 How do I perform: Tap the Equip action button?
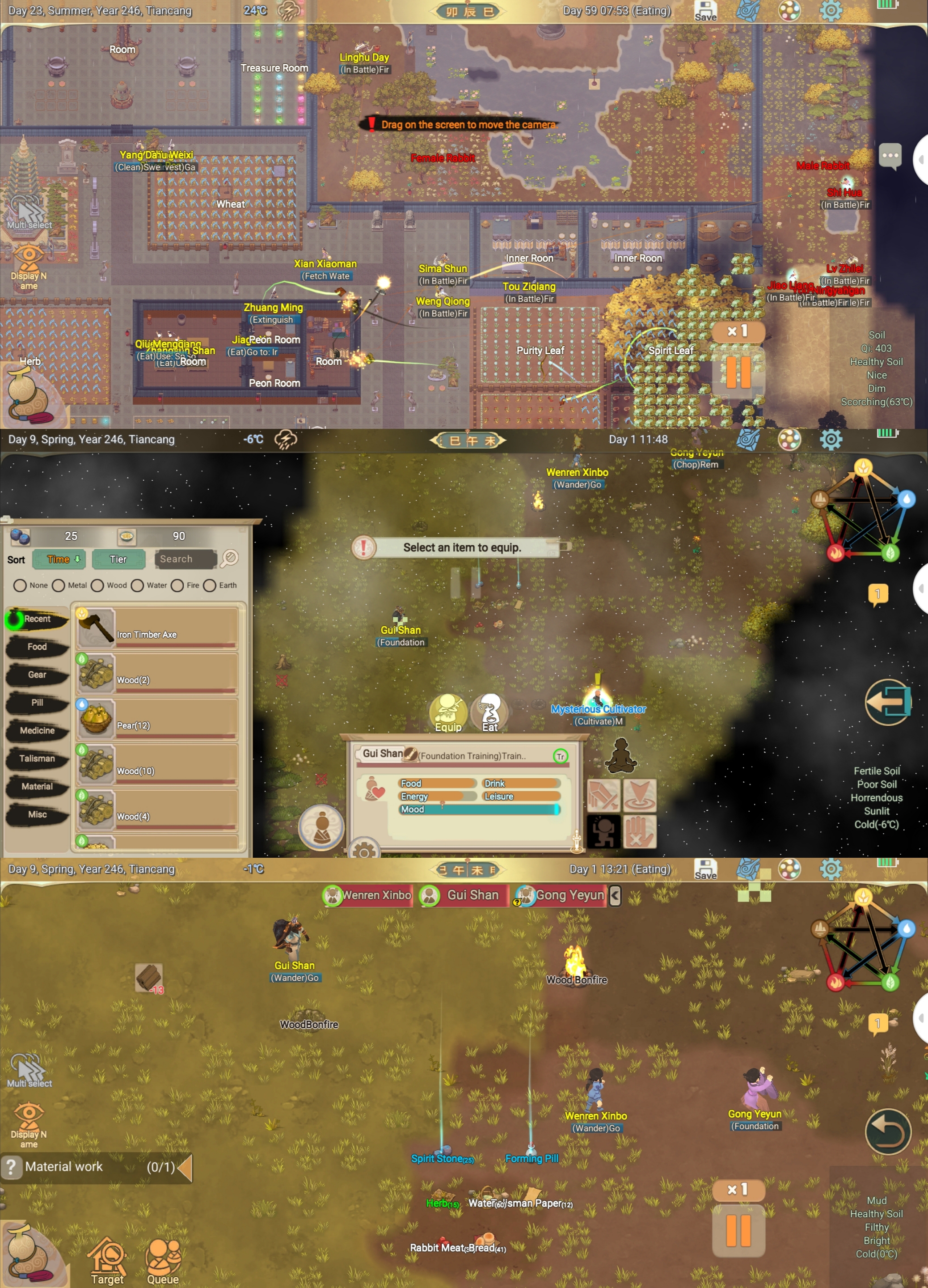point(448,713)
